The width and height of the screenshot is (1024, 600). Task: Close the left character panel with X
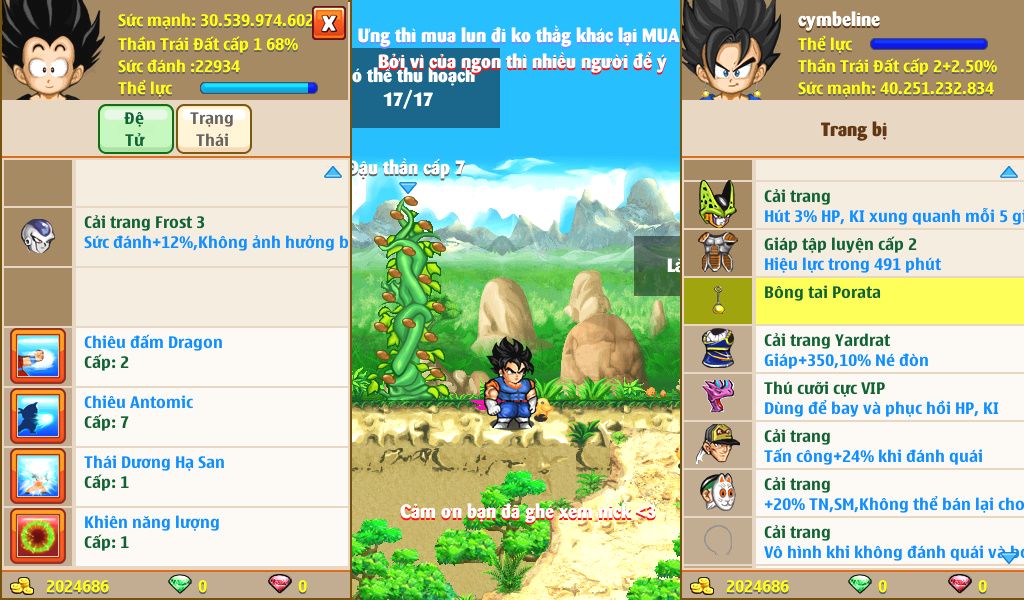pos(328,22)
